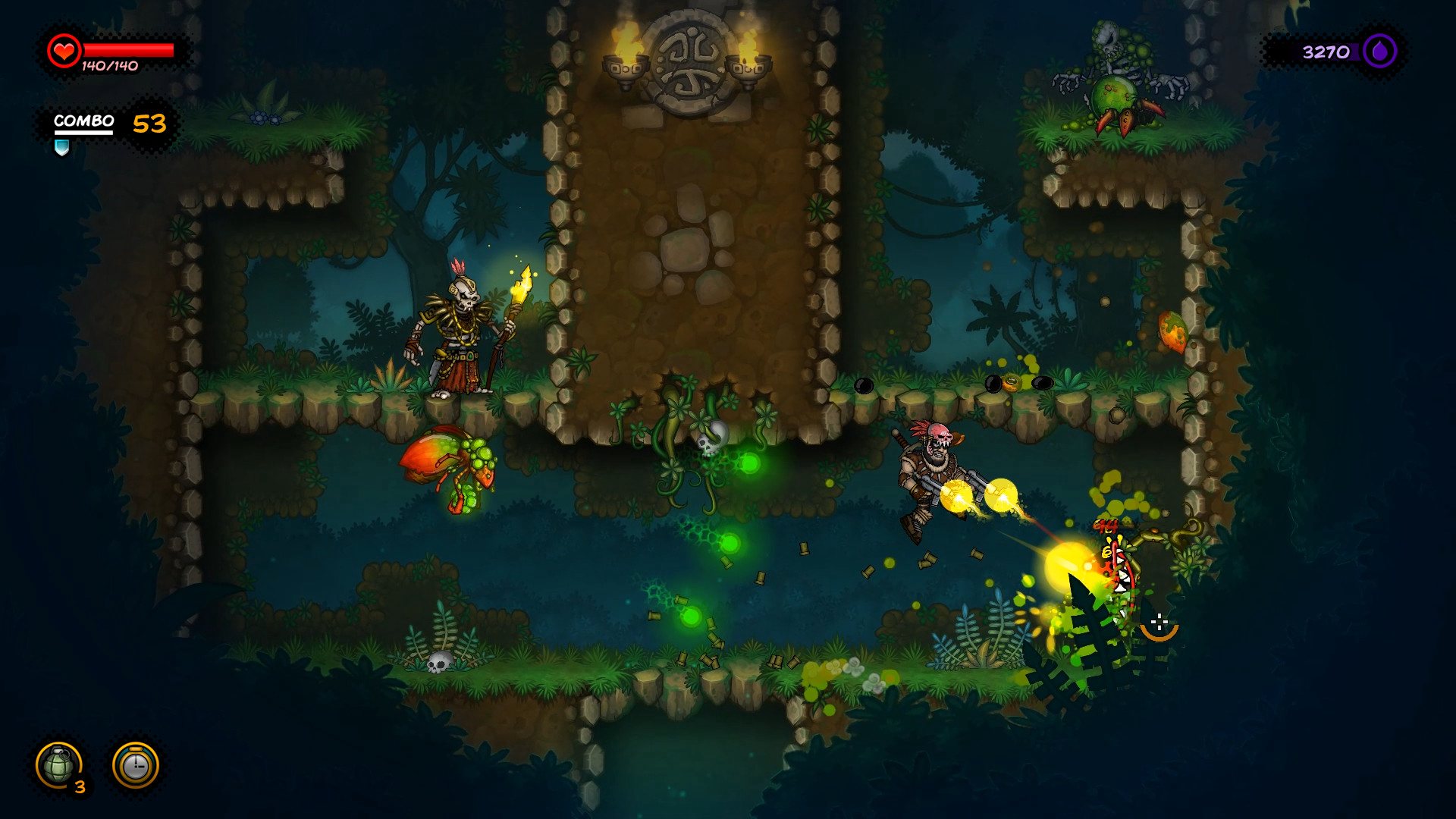Click the red heart health icon

pos(64,51)
